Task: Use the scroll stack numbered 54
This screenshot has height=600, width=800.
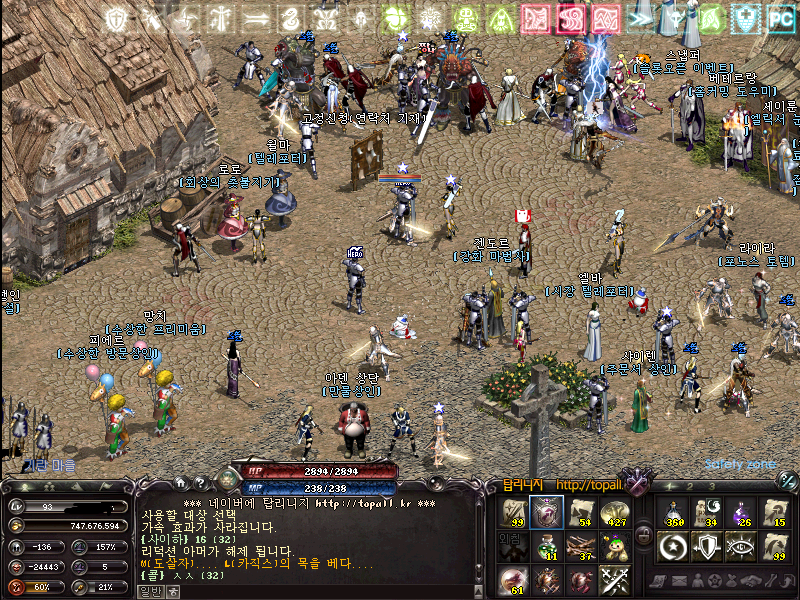Action: (x=582, y=512)
